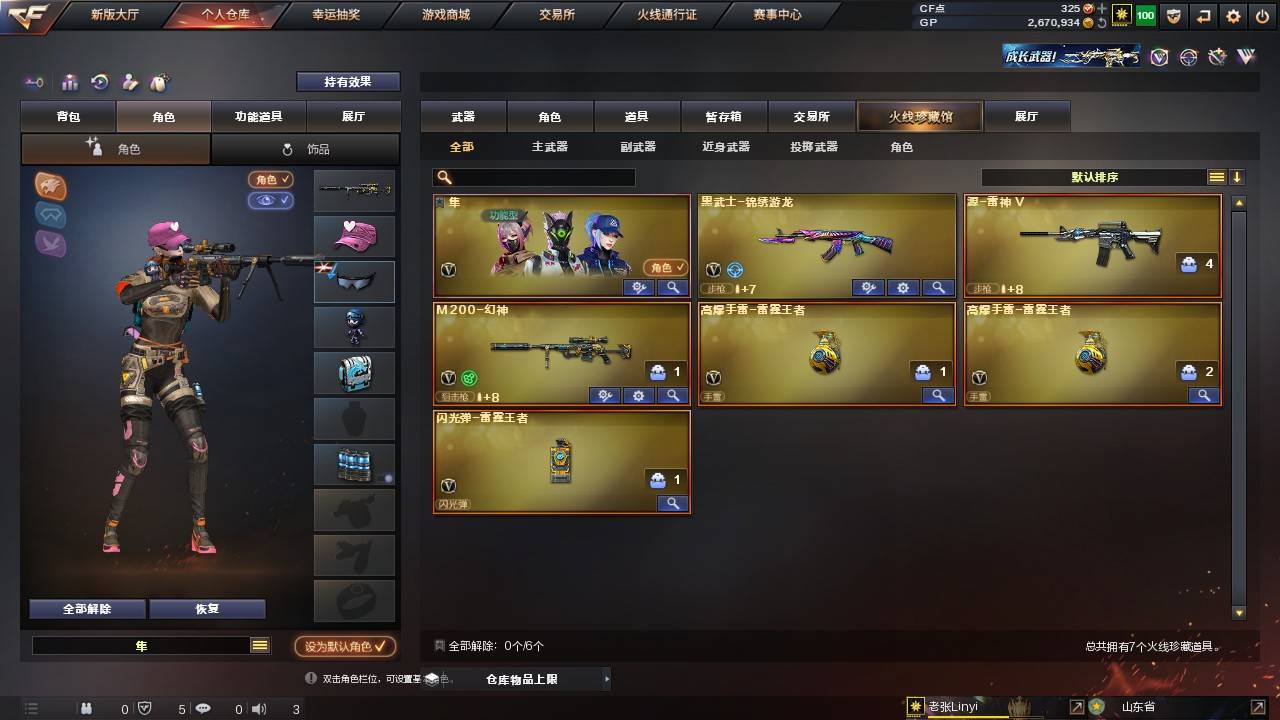Click the restore history icon above the backpack tabs
Image resolution: width=1280 pixels, height=720 pixels.
point(100,83)
